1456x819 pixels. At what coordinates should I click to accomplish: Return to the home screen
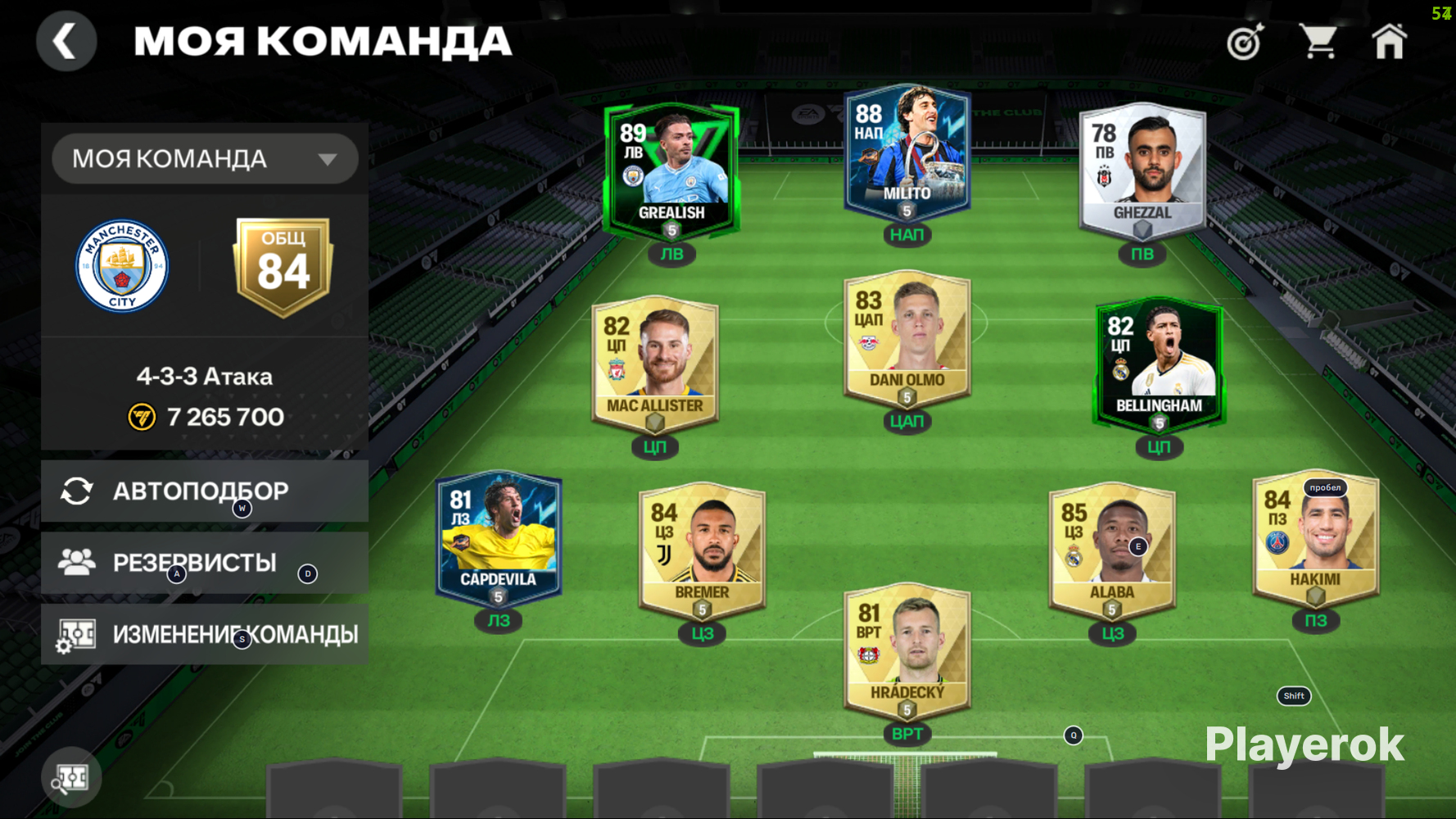tap(1390, 42)
